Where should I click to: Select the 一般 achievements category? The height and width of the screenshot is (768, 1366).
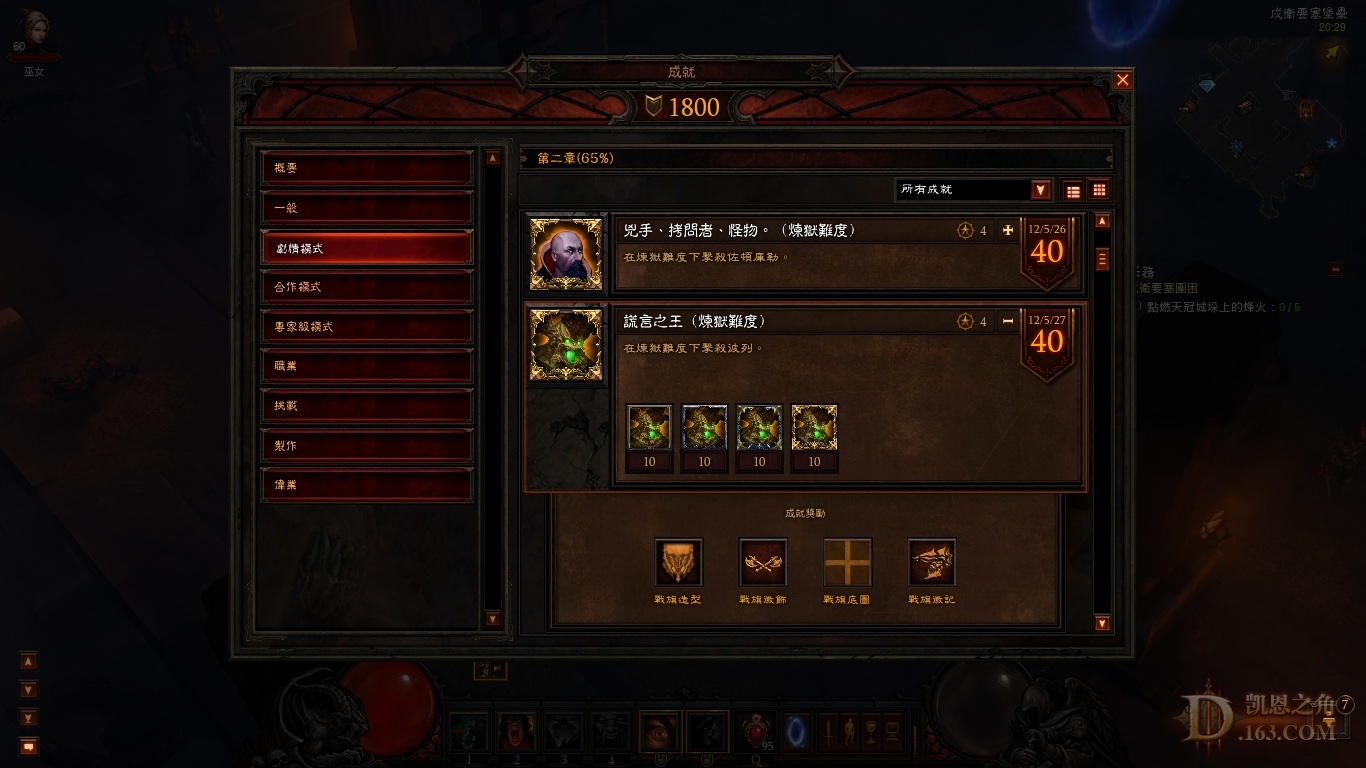366,208
